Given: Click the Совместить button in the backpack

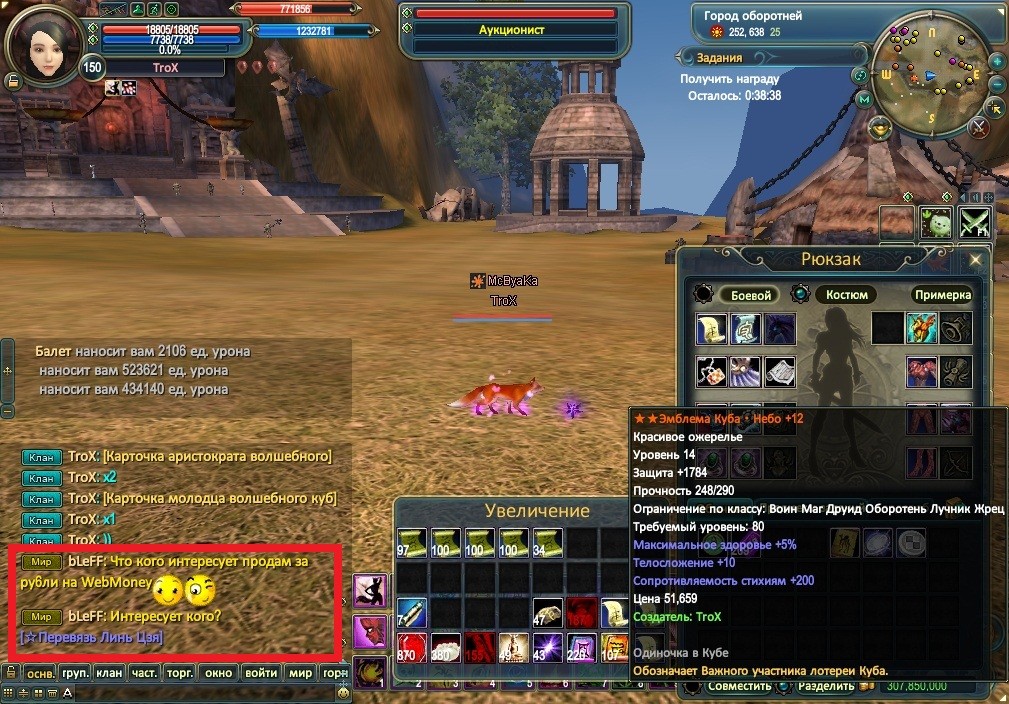Looking at the screenshot, I should (x=739, y=687).
